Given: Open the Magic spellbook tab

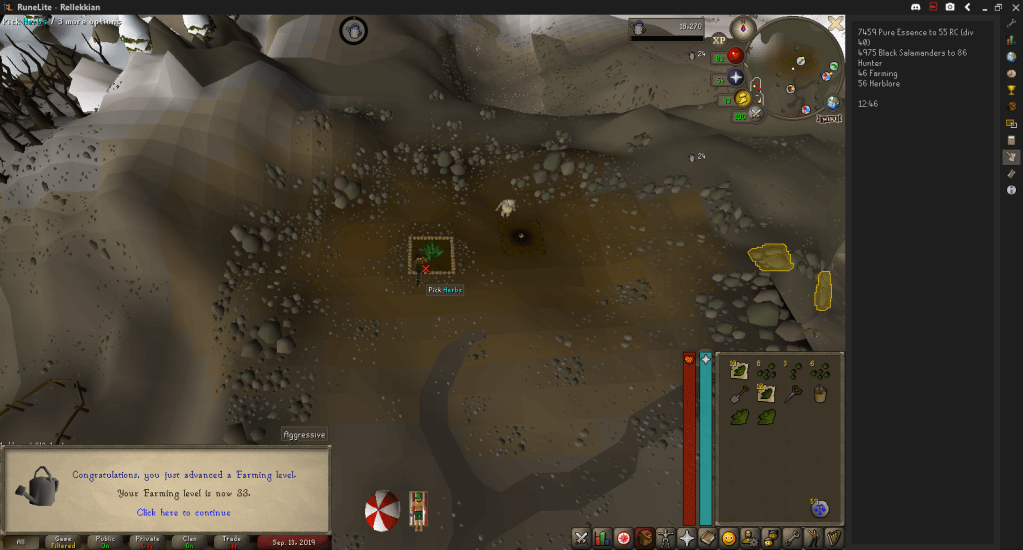Looking at the screenshot, I should 708,538.
